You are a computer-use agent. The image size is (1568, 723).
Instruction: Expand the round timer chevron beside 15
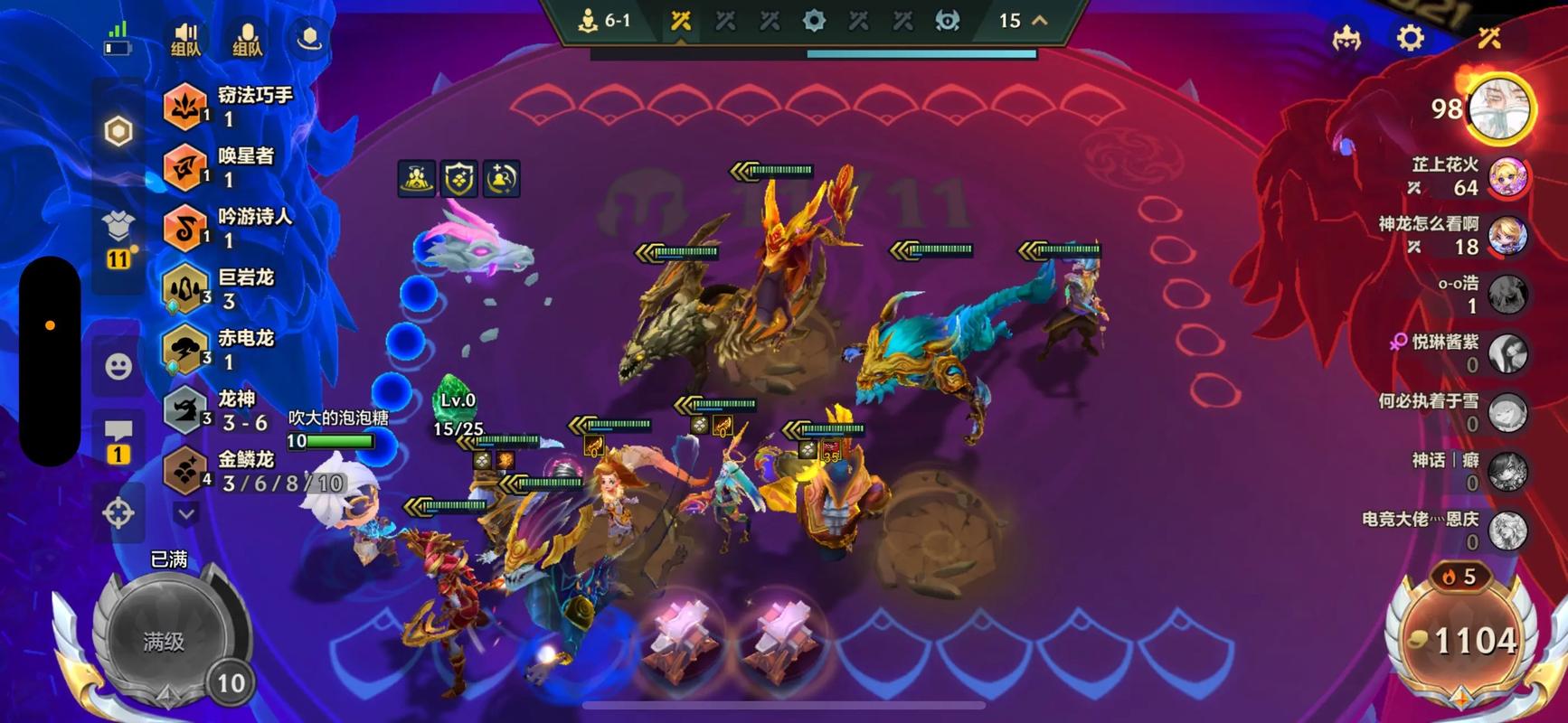(1040, 20)
